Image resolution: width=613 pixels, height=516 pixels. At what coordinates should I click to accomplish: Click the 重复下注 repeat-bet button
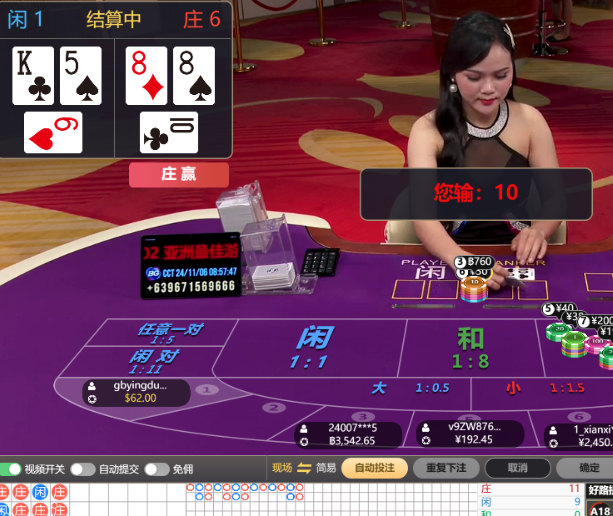pyautogui.click(x=445, y=468)
